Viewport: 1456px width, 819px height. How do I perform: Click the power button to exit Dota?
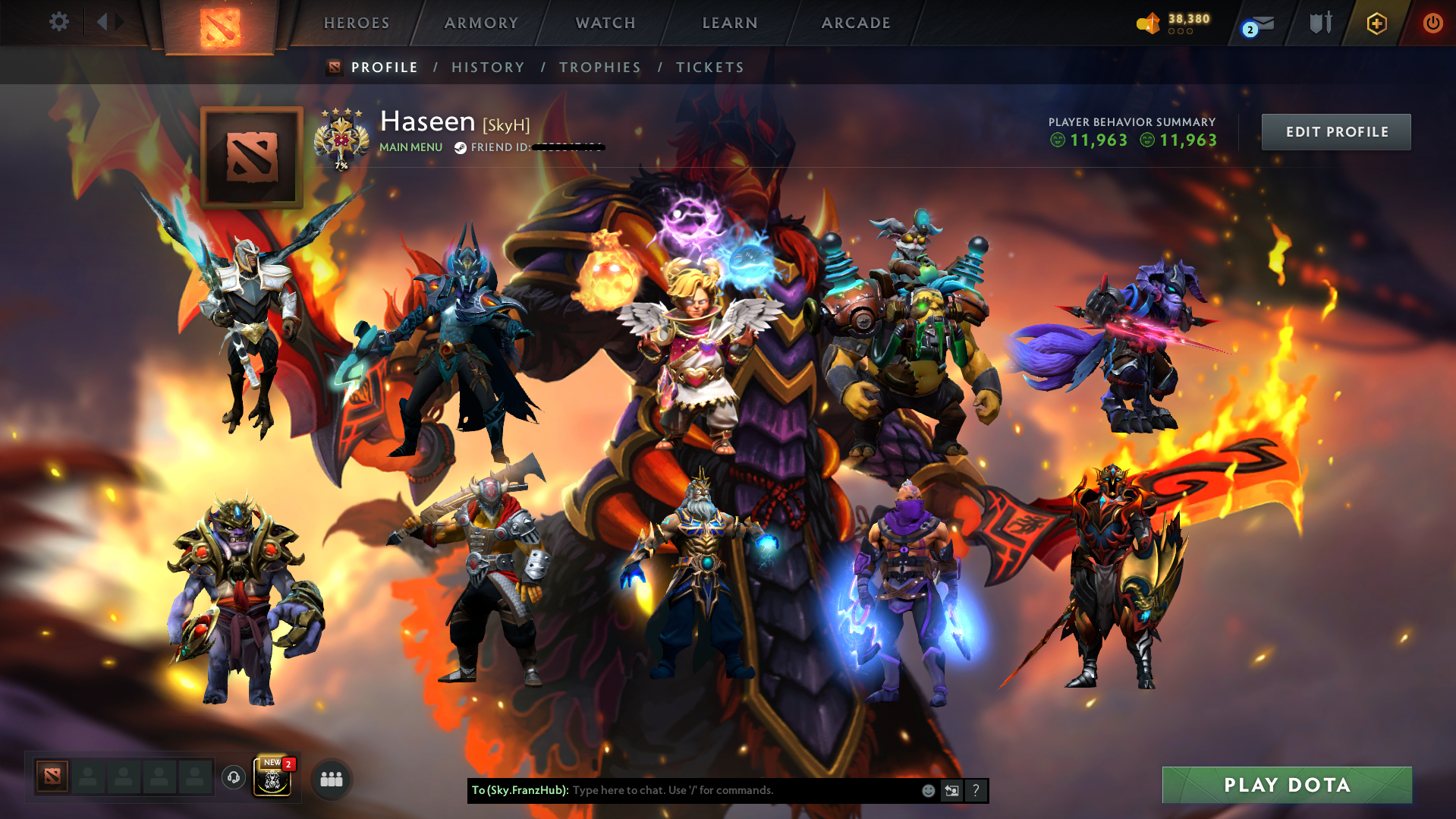(1432, 23)
